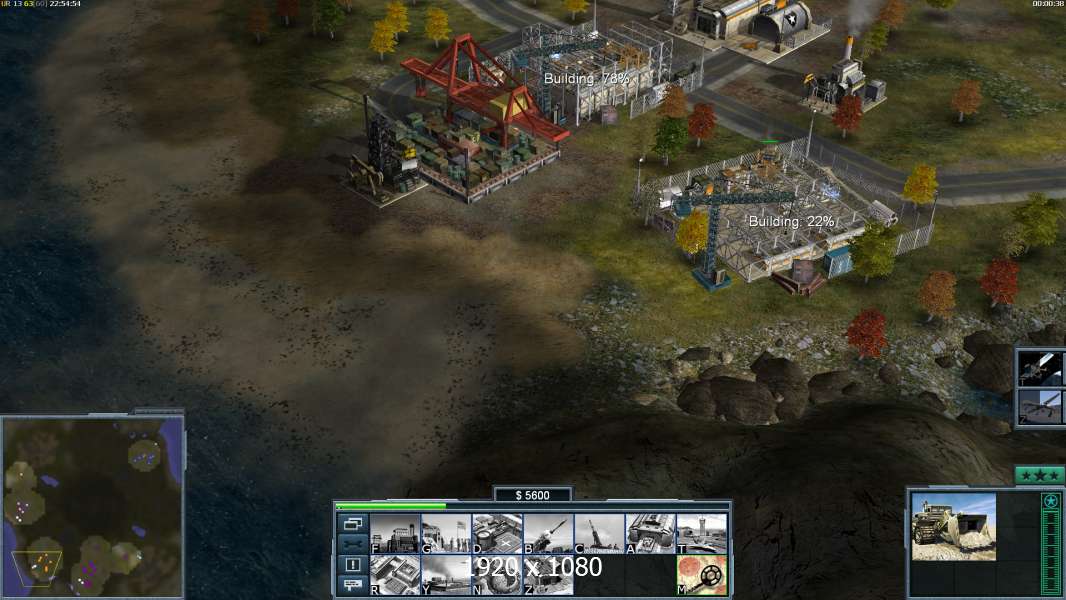Activate the drone aircraft power shortcut labeled Z
Screen dimensions: 1066x600
[x=1041, y=407]
